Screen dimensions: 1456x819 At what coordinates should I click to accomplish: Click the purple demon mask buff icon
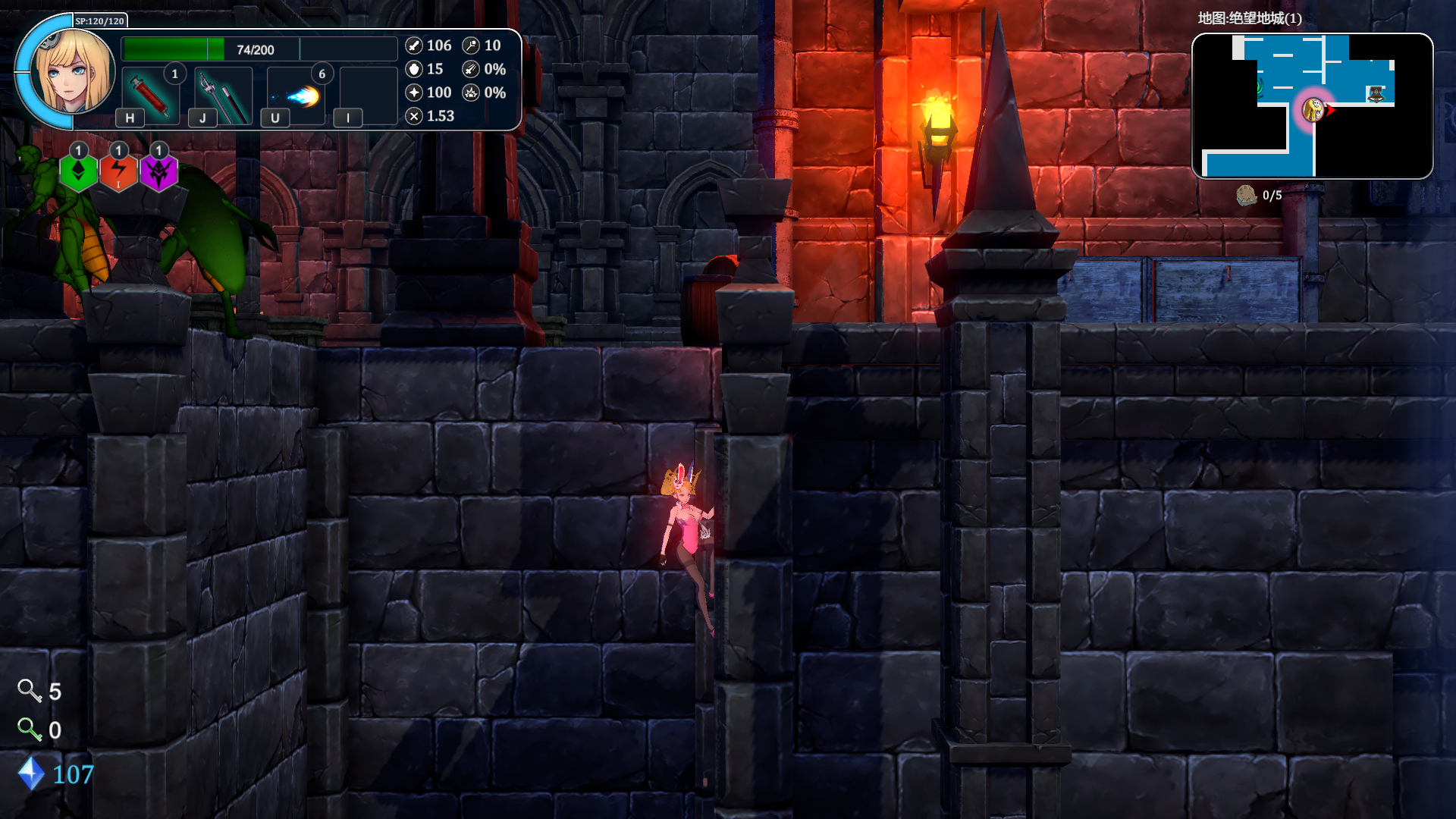(158, 172)
